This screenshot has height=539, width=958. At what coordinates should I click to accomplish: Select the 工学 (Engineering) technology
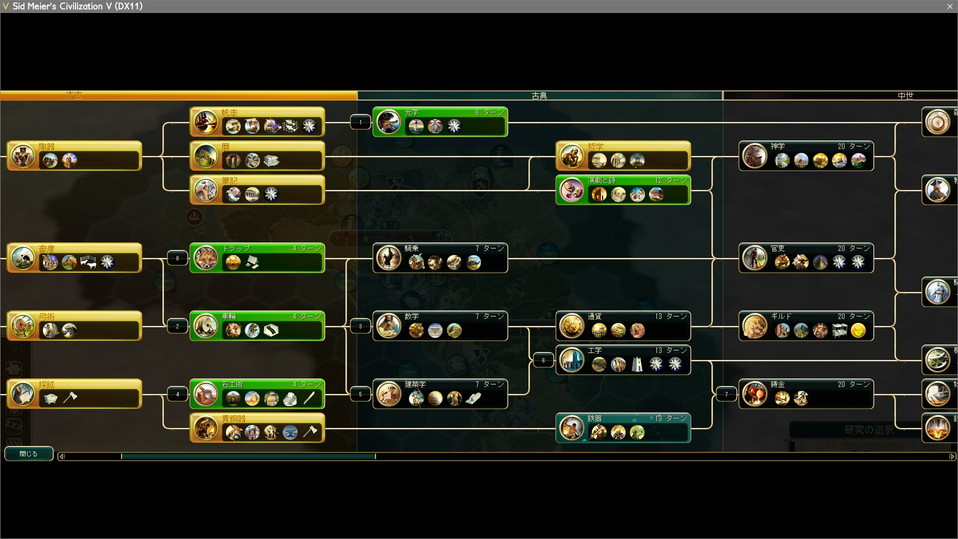[623, 359]
